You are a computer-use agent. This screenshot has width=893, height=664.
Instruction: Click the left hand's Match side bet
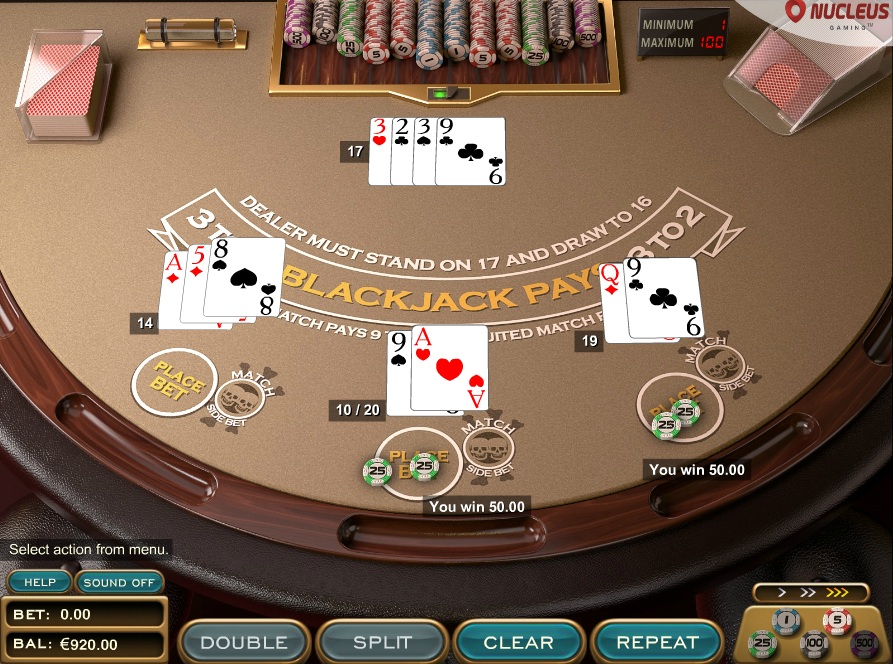240,396
